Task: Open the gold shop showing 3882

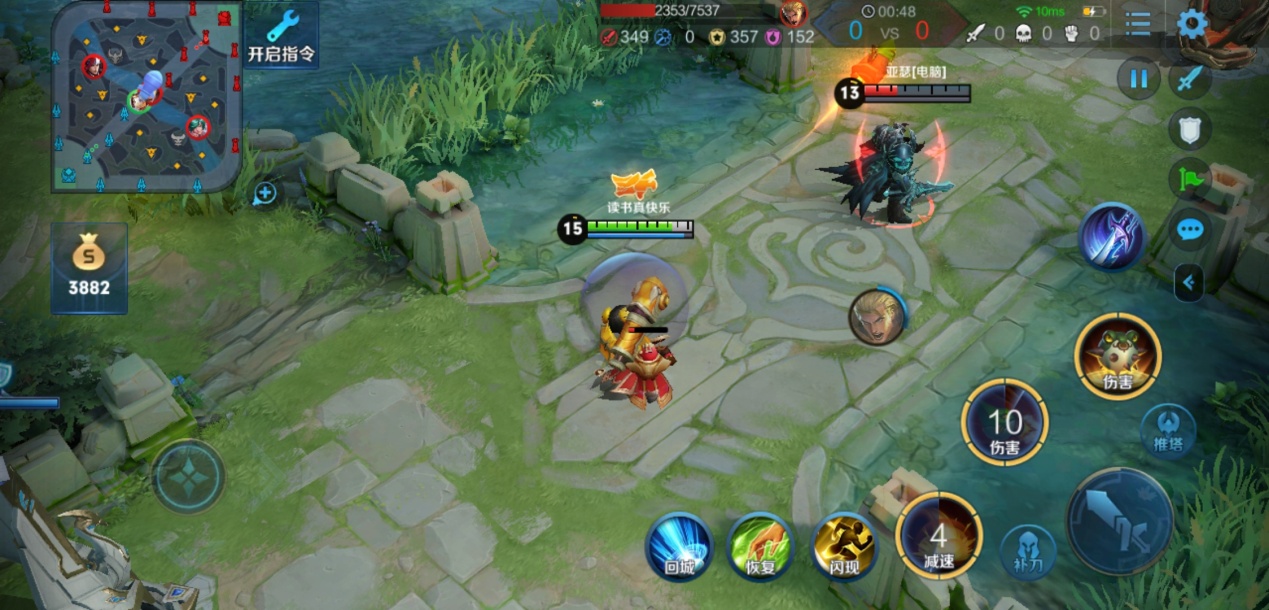Action: pyautogui.click(x=89, y=267)
